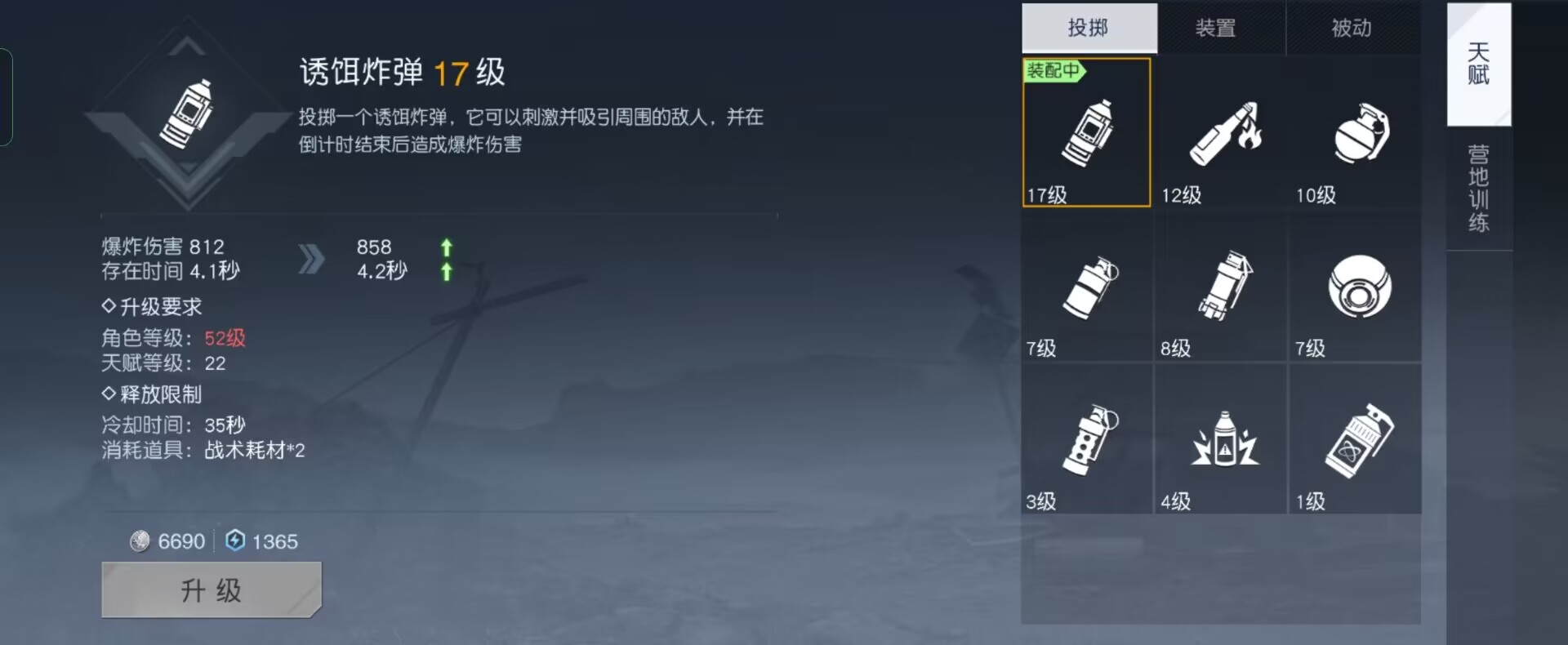Image resolution: width=1568 pixels, height=645 pixels.
Task: Click the blue energy currency icon
Action: (234, 540)
